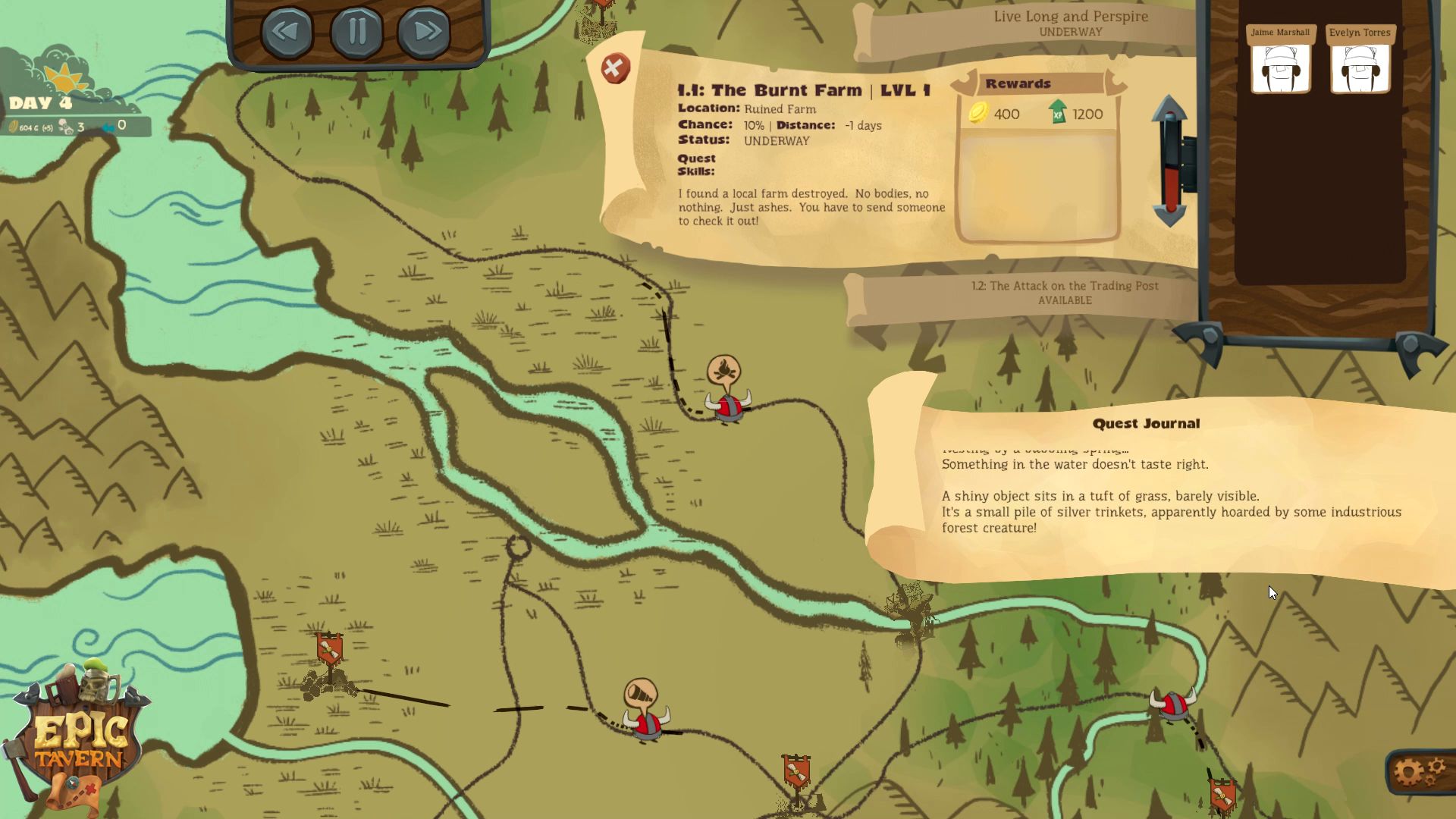The height and width of the screenshot is (819, 1456).
Task: Select the horn party marker on map
Action: coord(642,696)
